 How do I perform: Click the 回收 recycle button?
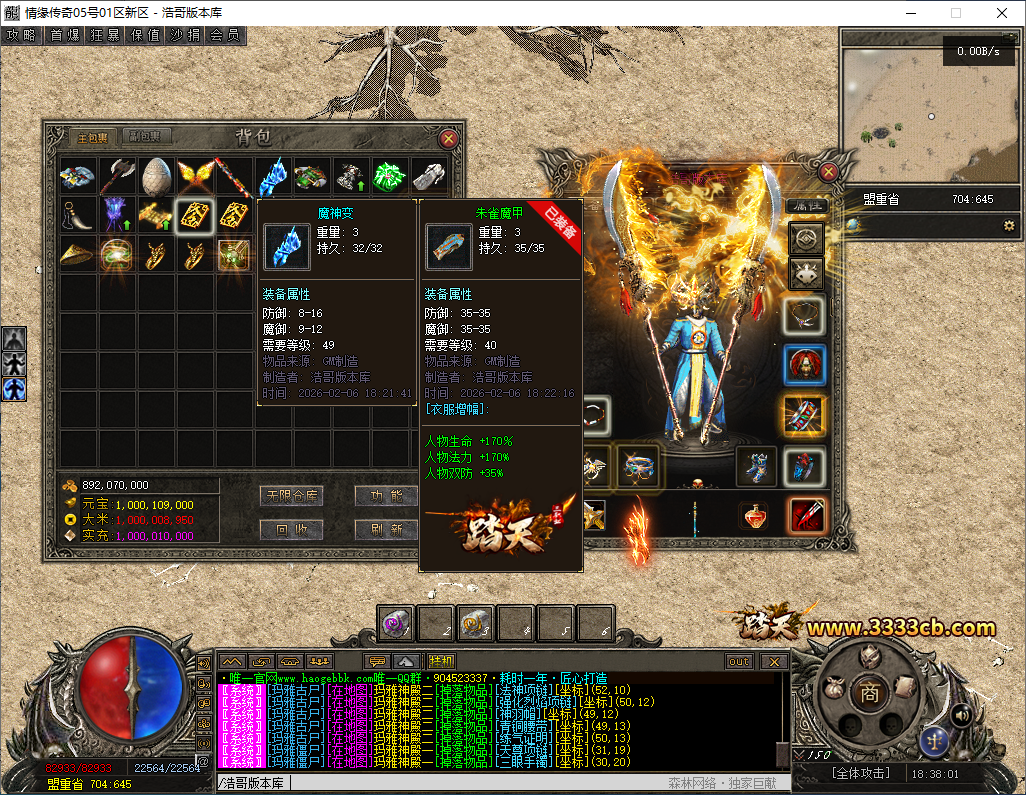point(291,529)
